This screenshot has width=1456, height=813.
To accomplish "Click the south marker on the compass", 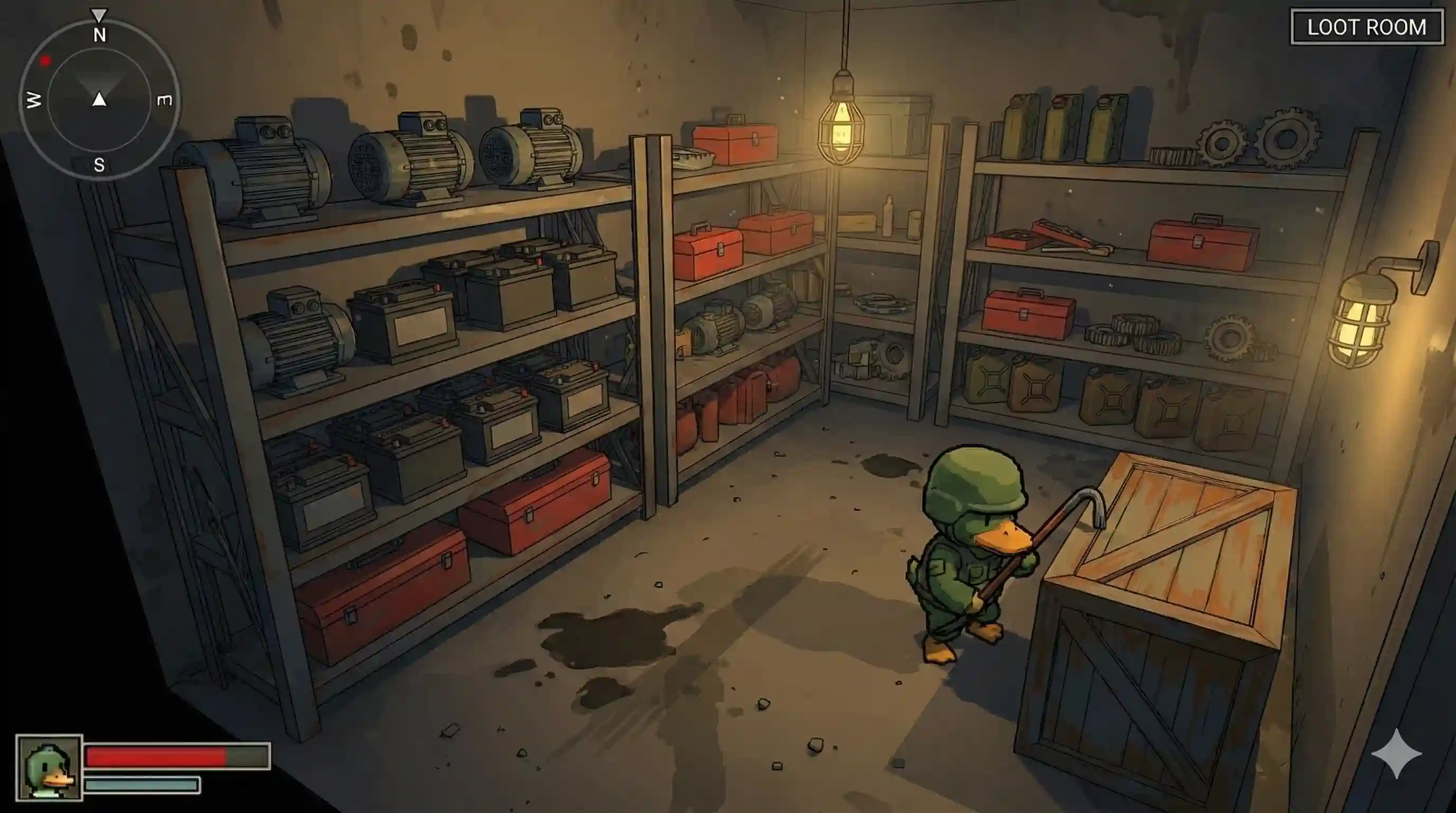I will tap(99, 166).
